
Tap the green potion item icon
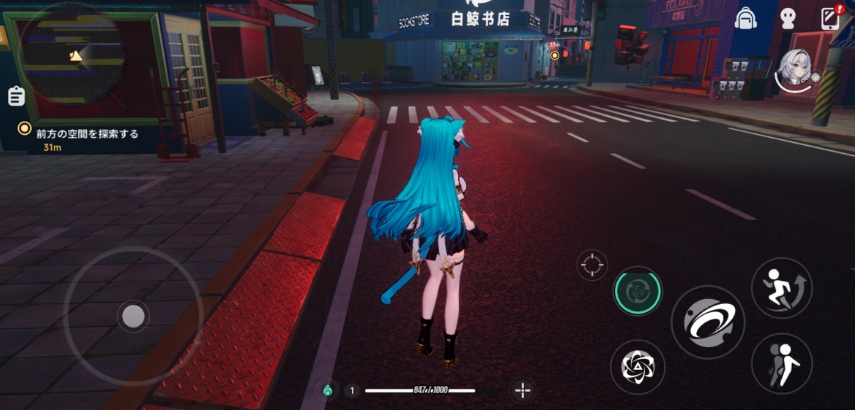(327, 390)
